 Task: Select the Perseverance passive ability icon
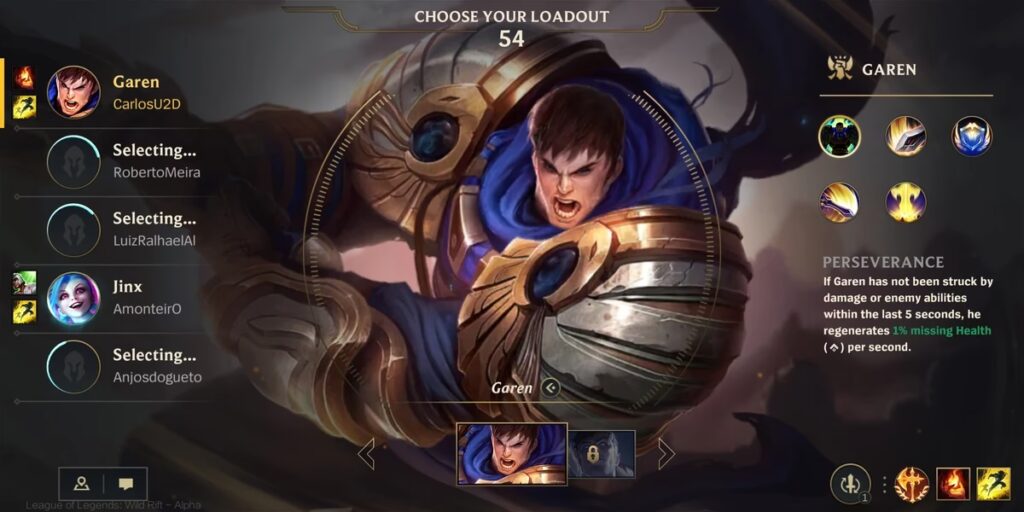(x=839, y=136)
